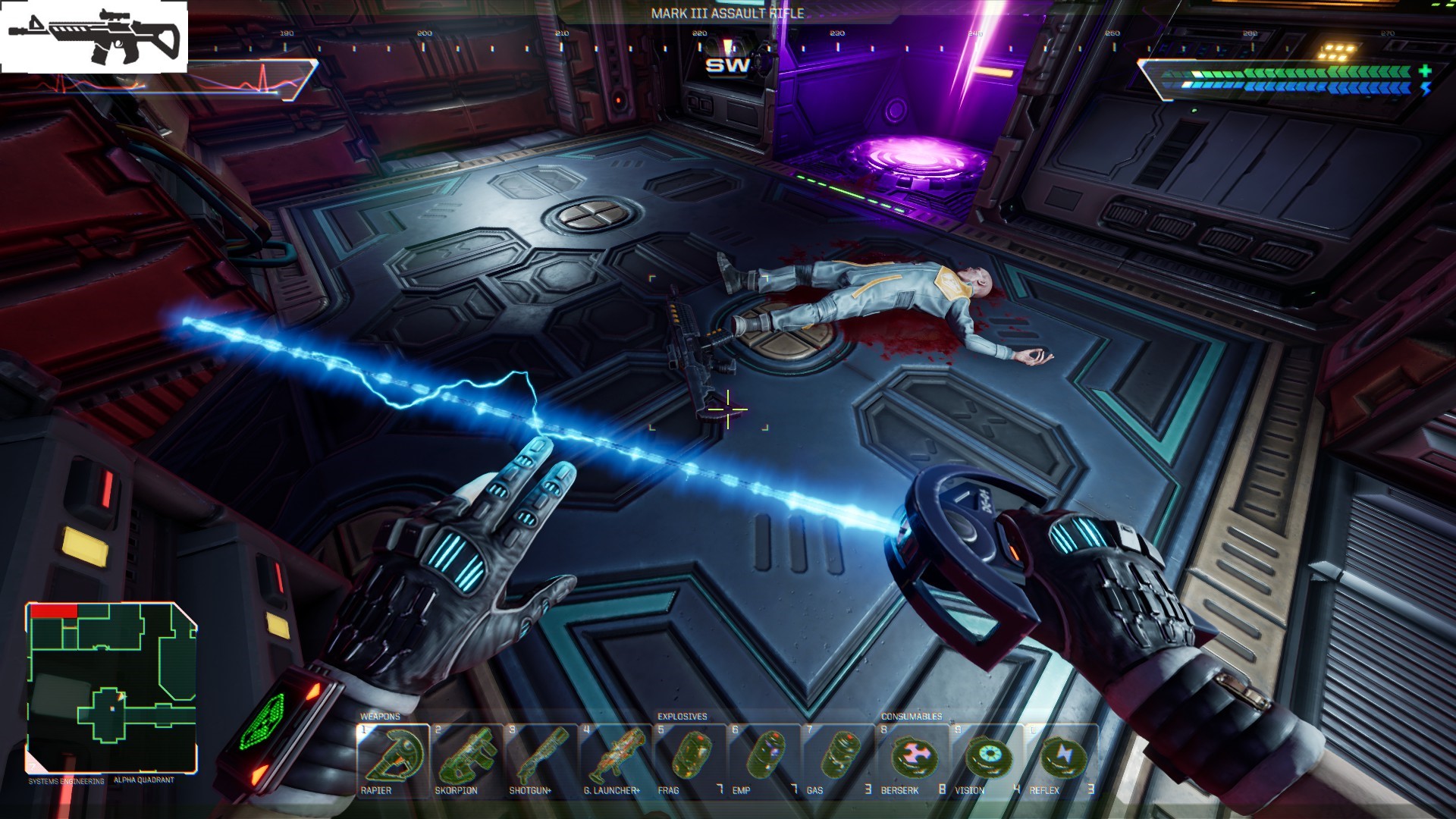Use the Berserk consumable
This screenshot has height=819, width=1456.
click(912, 760)
